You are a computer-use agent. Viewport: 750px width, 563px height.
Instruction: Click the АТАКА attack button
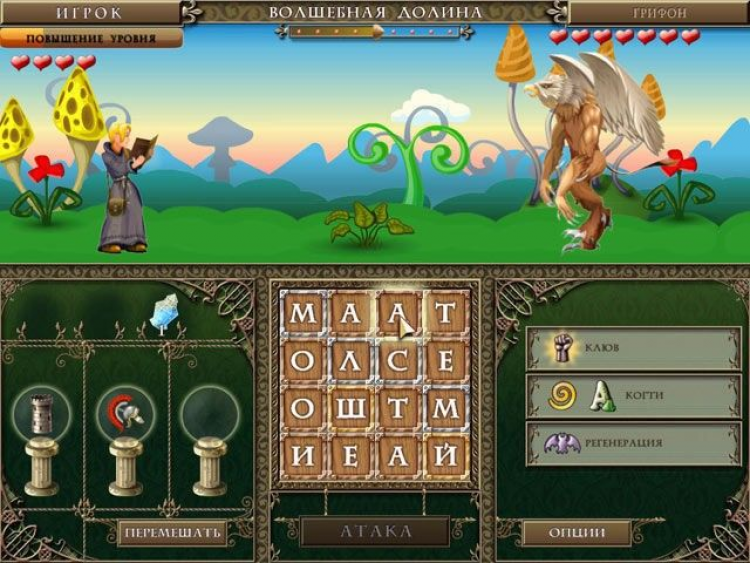tap(375, 531)
